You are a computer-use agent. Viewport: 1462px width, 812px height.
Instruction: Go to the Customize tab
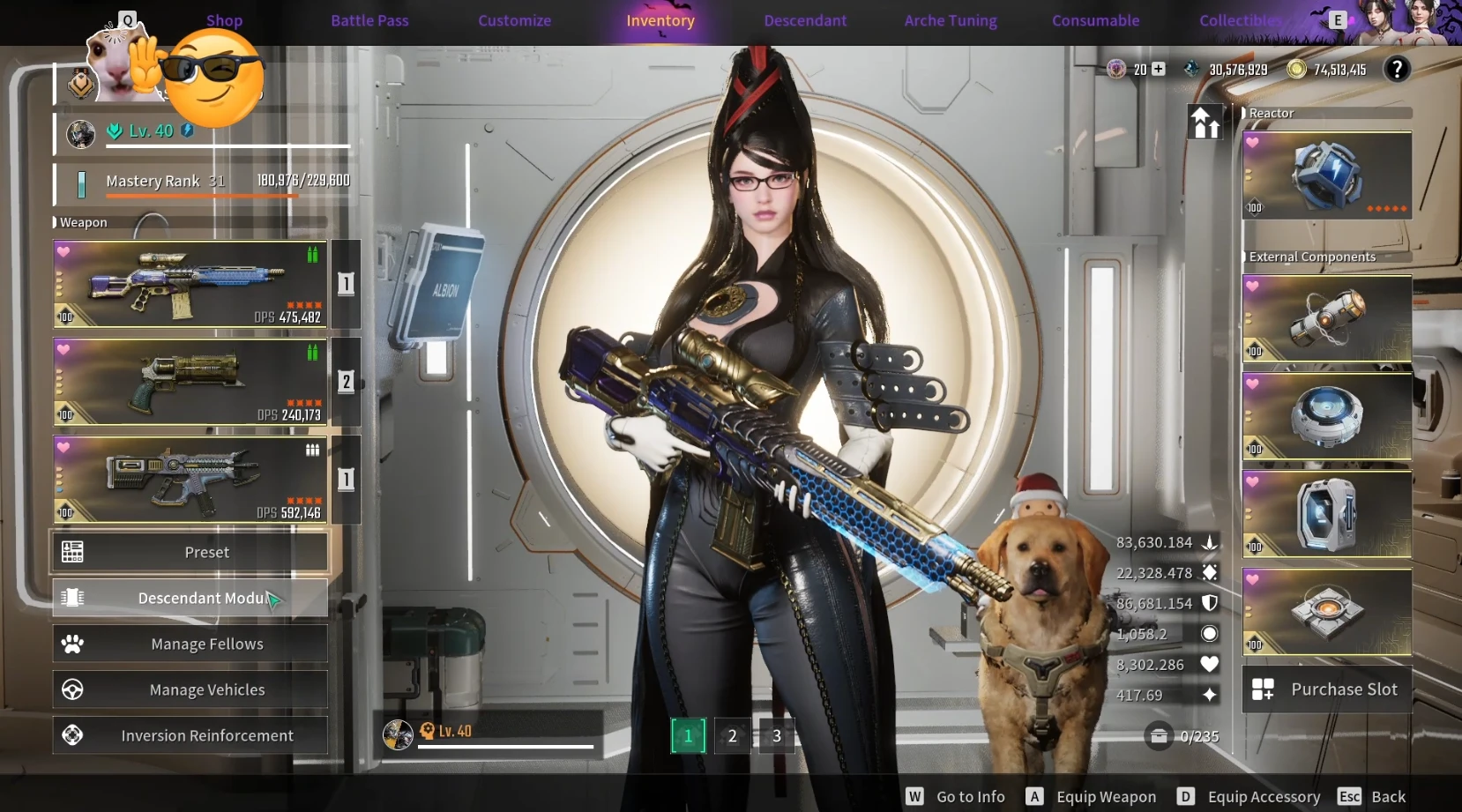tap(514, 20)
